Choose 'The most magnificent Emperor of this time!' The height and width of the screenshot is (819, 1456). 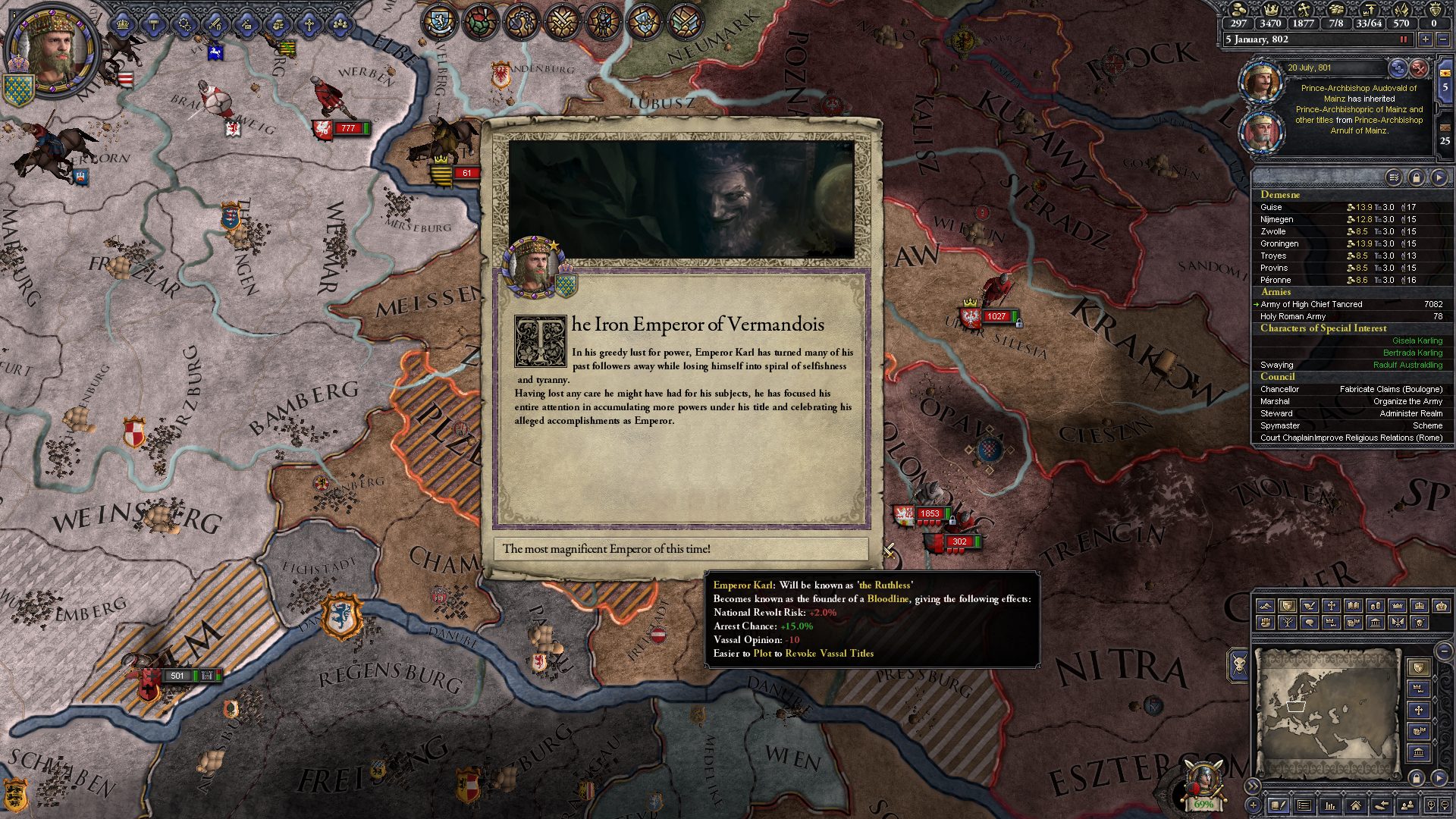click(x=680, y=549)
